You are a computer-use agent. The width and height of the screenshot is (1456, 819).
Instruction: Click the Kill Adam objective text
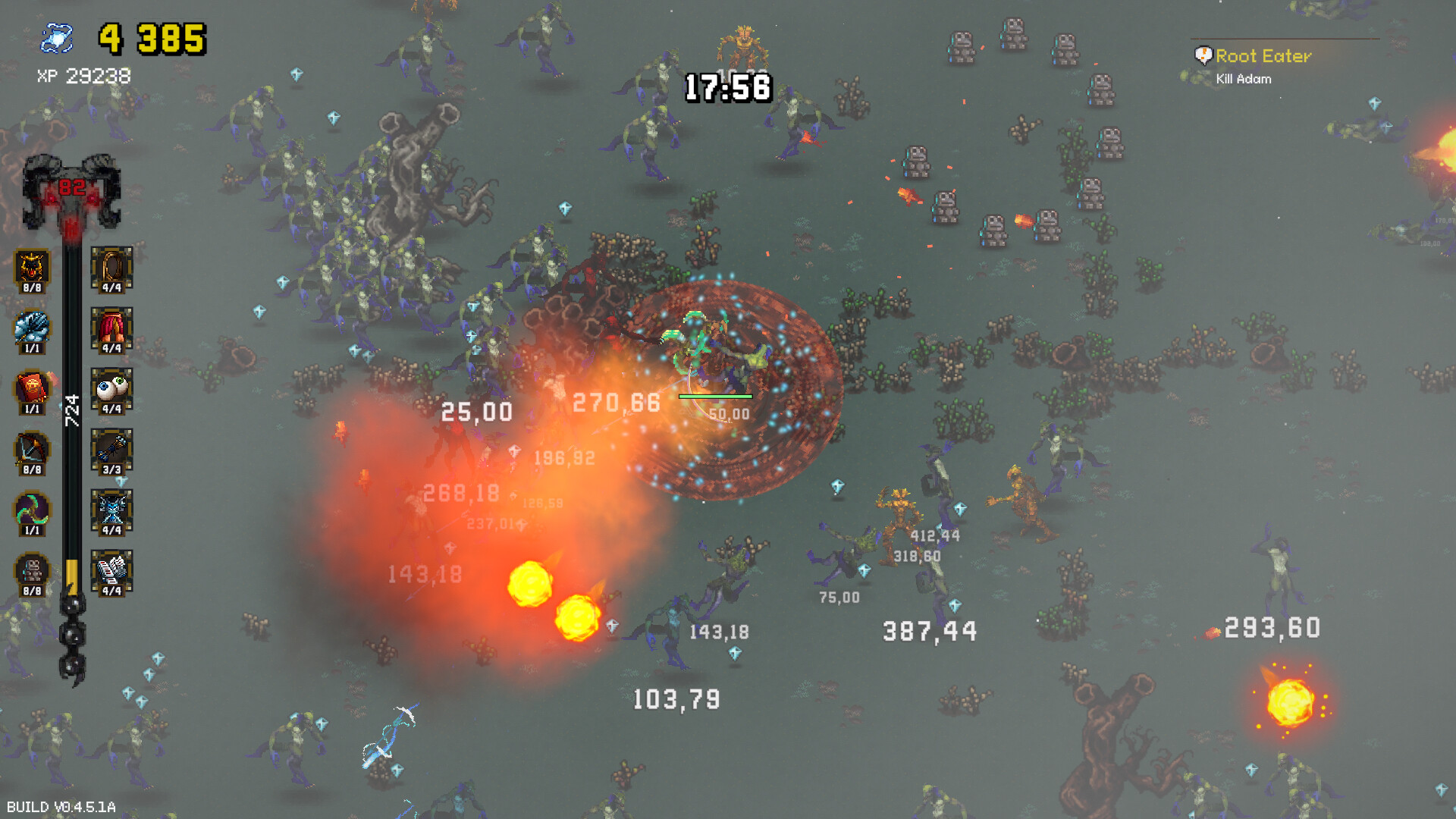pos(1242,78)
